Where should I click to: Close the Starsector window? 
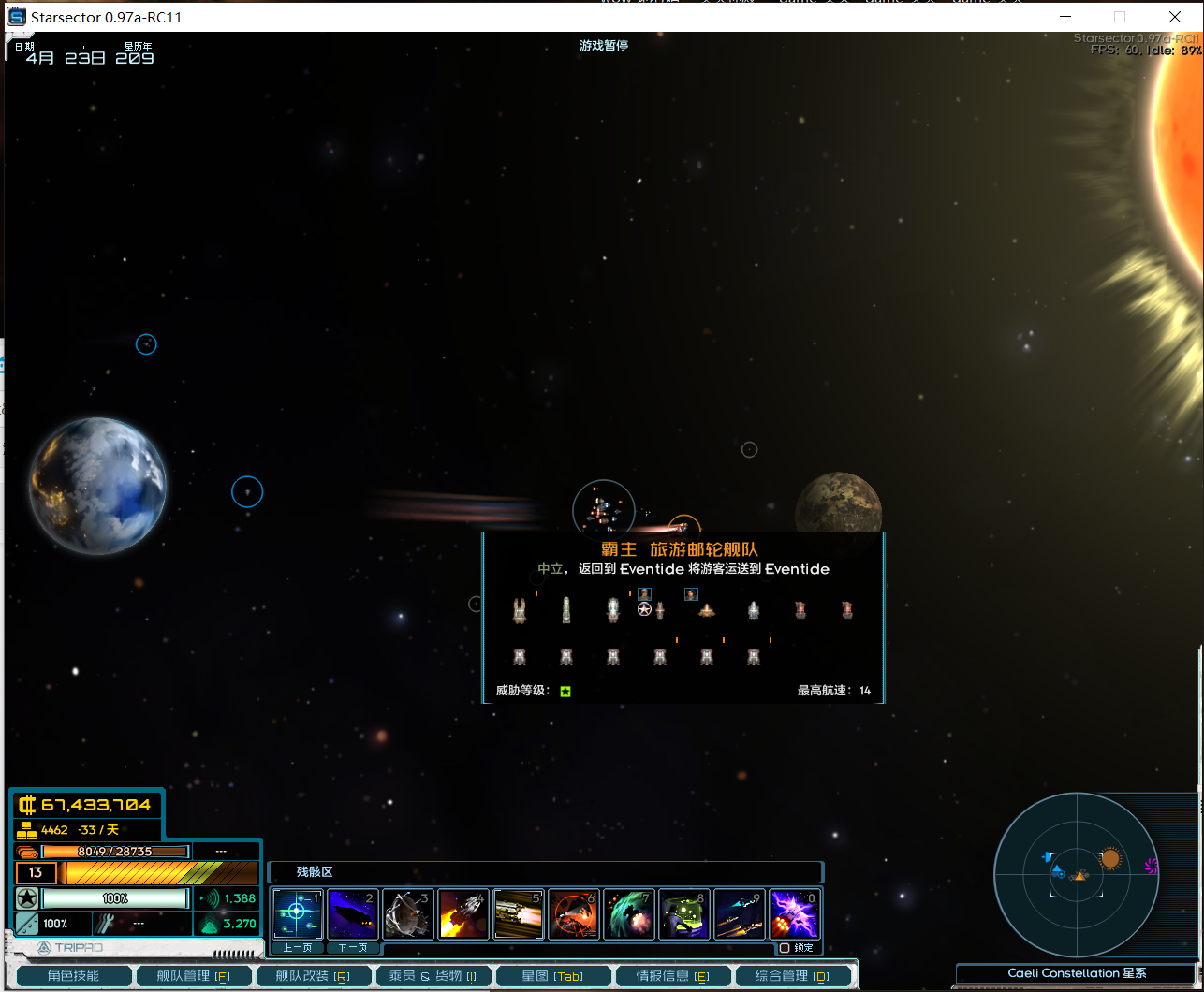(x=1174, y=17)
